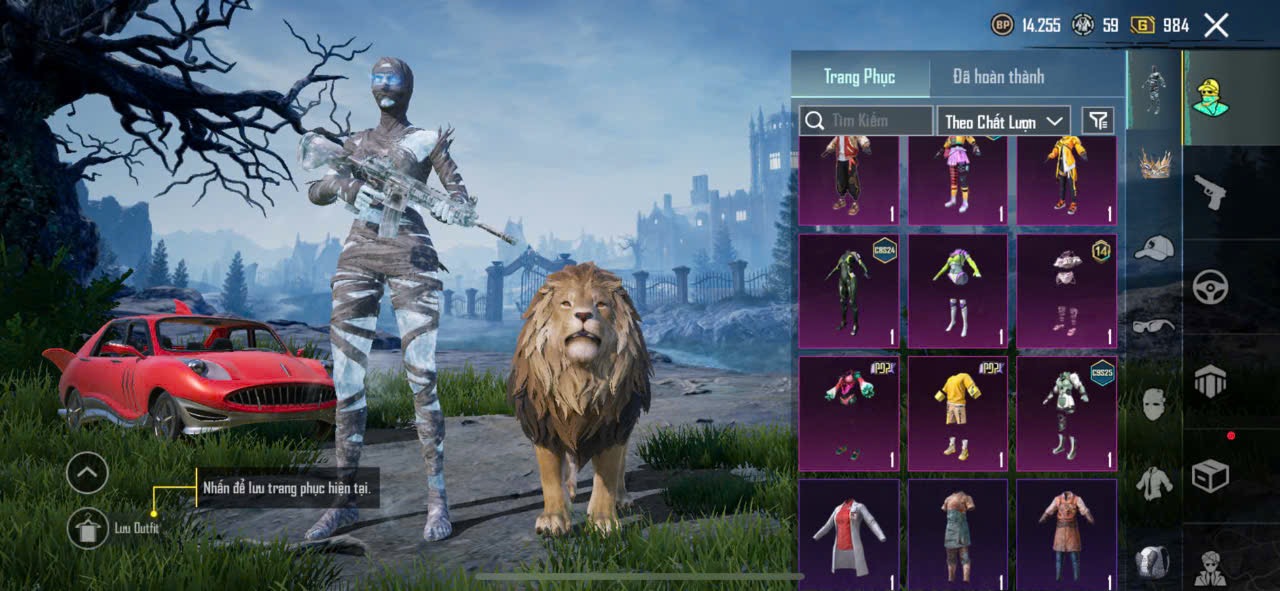The width and height of the screenshot is (1280, 591).
Task: Open the box category with red dot
Action: (1210, 476)
